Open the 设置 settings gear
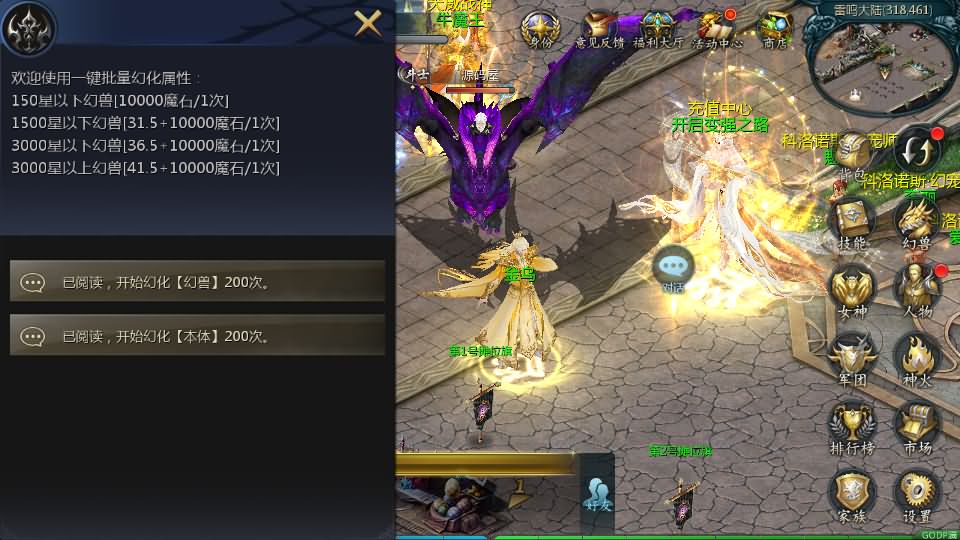Viewport: 960px width, 540px height. pos(916,494)
